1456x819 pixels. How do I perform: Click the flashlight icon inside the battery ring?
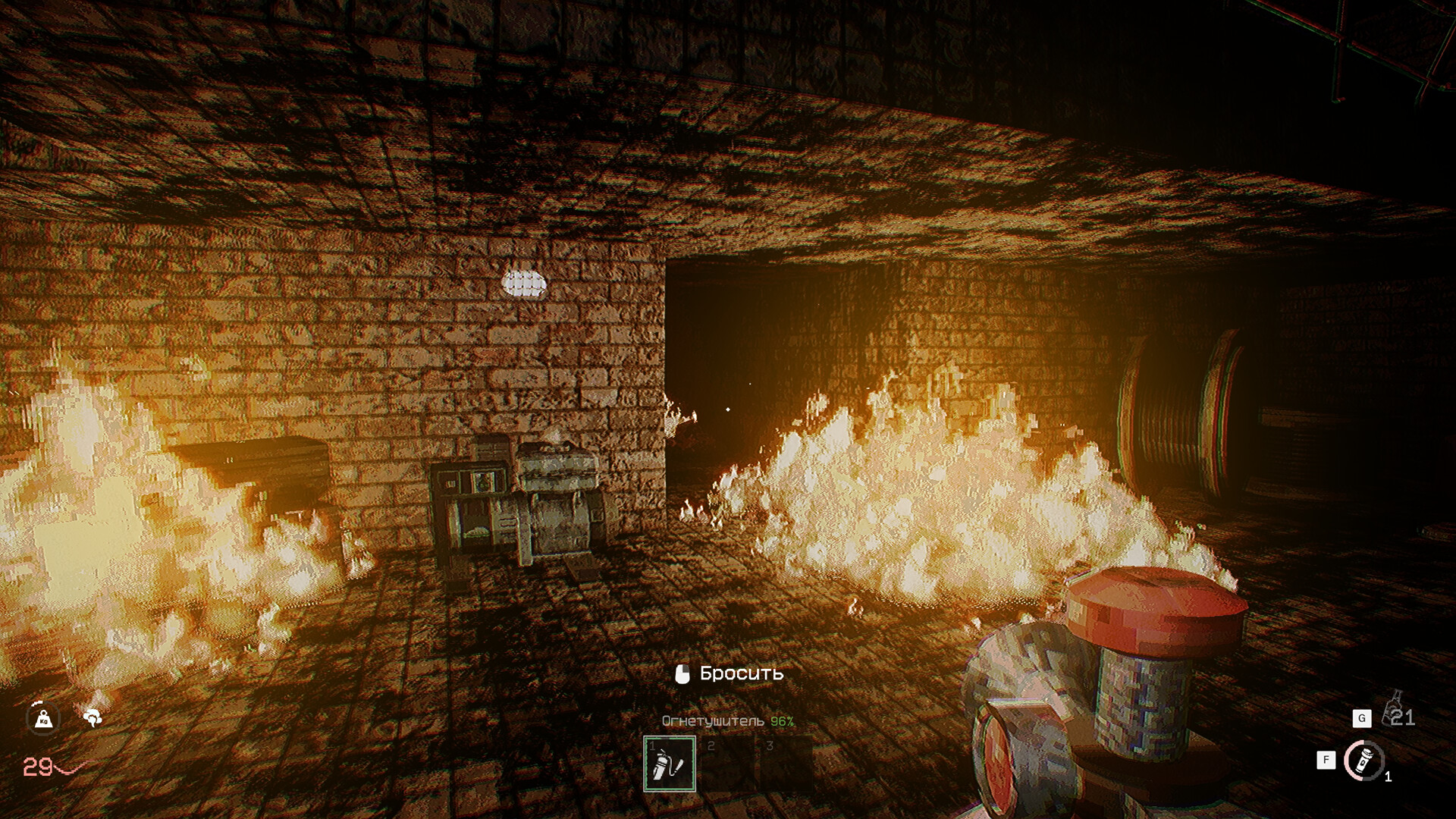(1363, 761)
